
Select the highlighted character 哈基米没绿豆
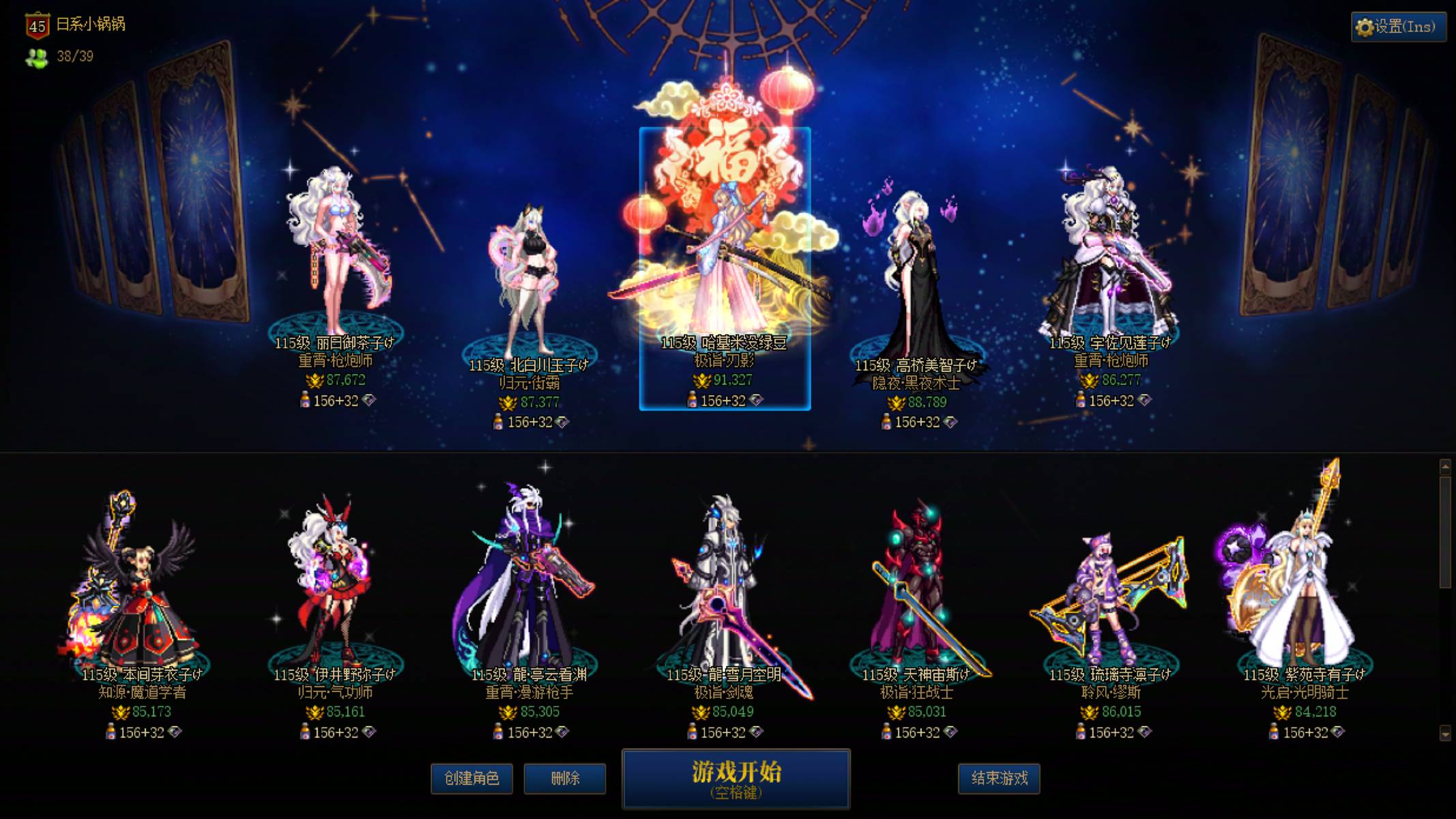(x=723, y=259)
